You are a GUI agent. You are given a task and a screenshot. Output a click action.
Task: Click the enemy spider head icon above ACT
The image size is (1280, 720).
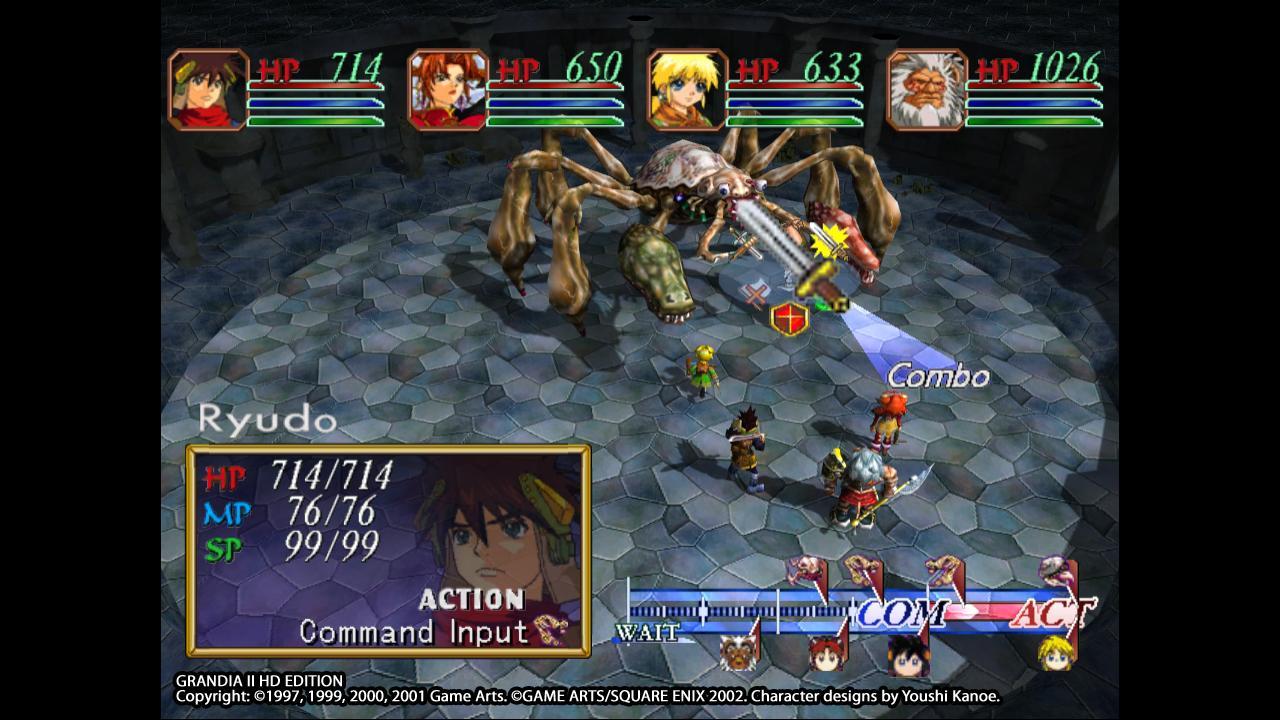(1056, 568)
